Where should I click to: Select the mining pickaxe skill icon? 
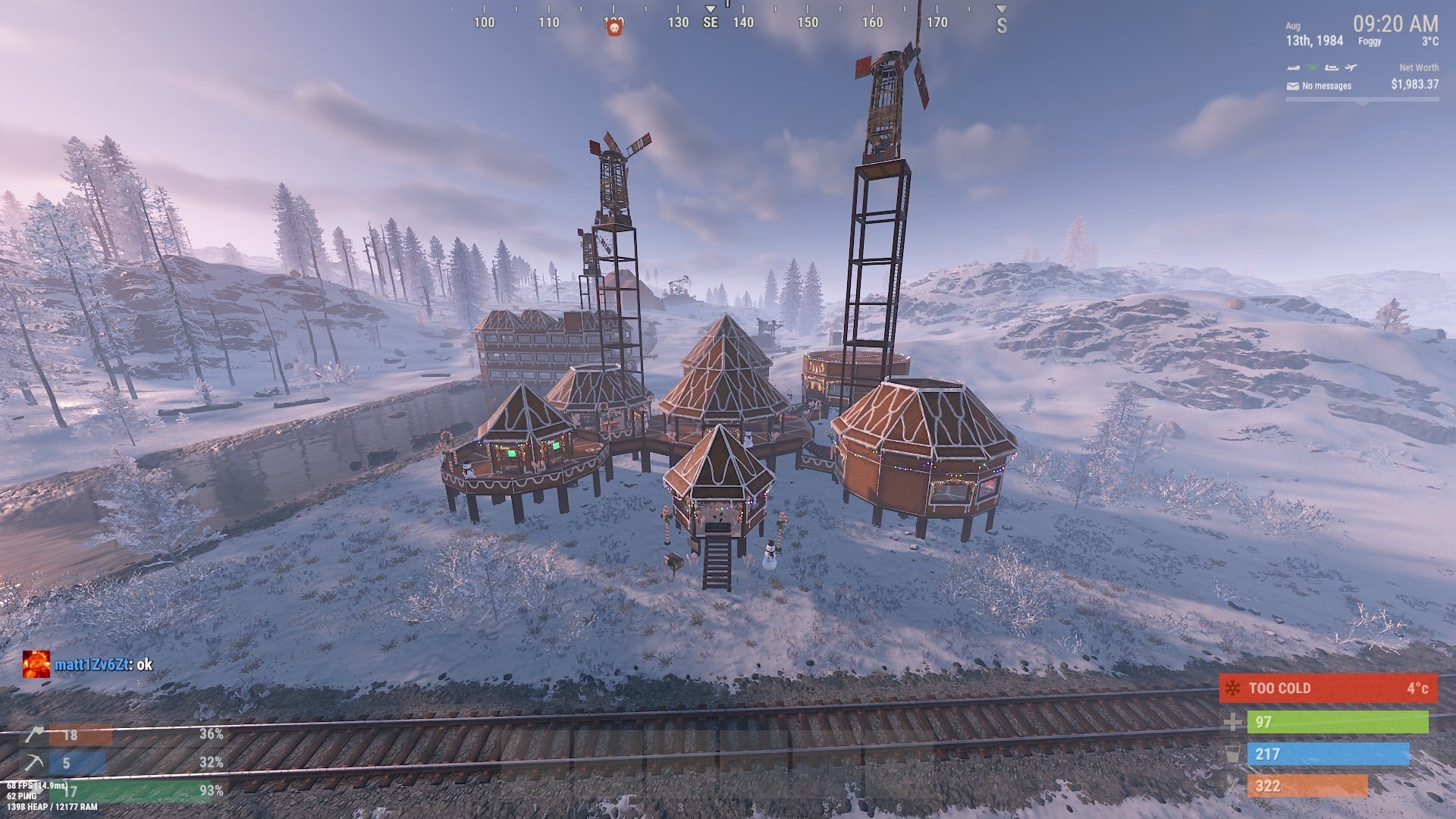pos(34,763)
